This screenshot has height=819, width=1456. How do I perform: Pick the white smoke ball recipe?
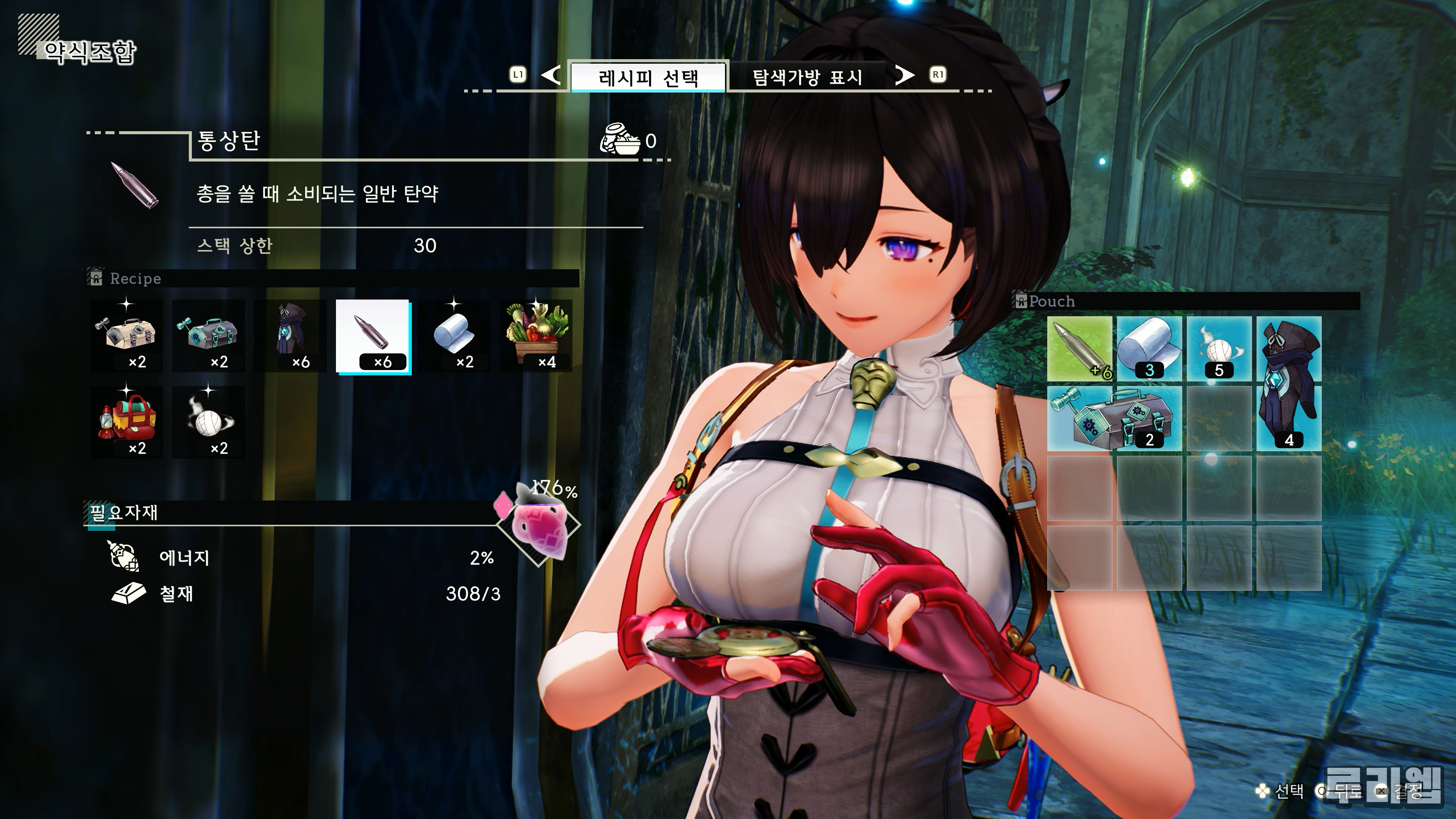click(209, 422)
